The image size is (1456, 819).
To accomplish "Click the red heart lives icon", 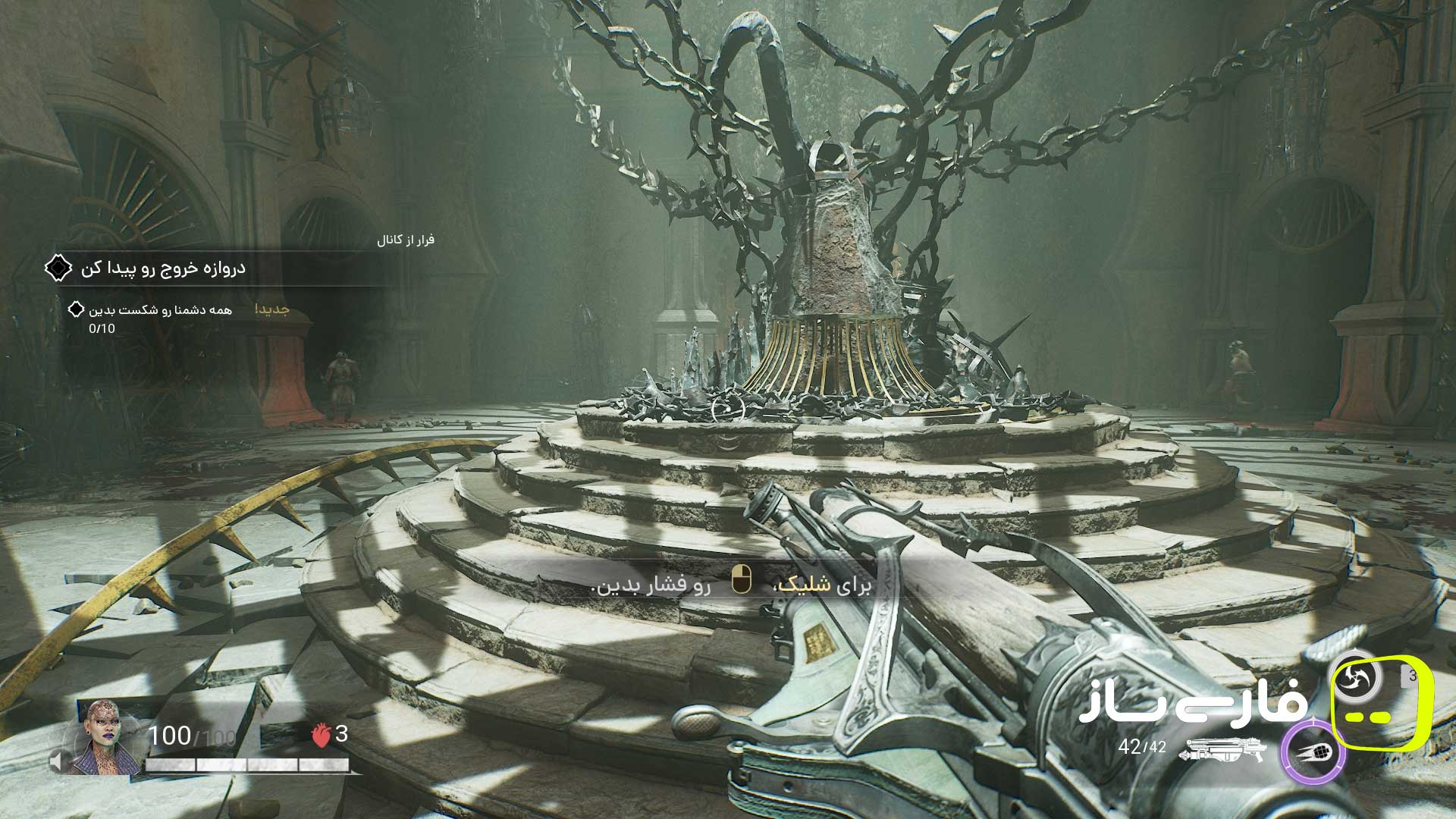I will (322, 735).
